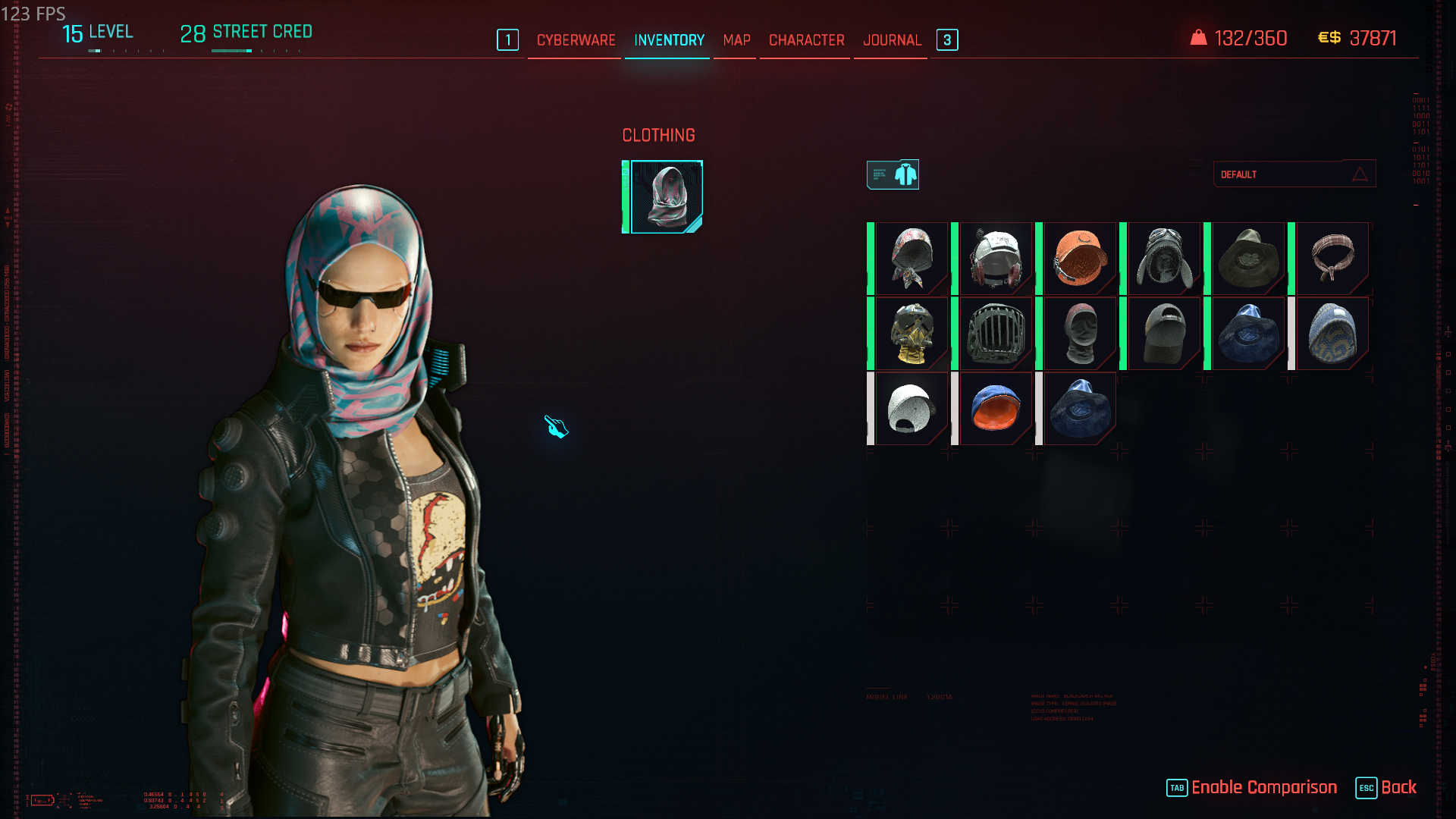Pick the white baseball cap

(x=911, y=409)
